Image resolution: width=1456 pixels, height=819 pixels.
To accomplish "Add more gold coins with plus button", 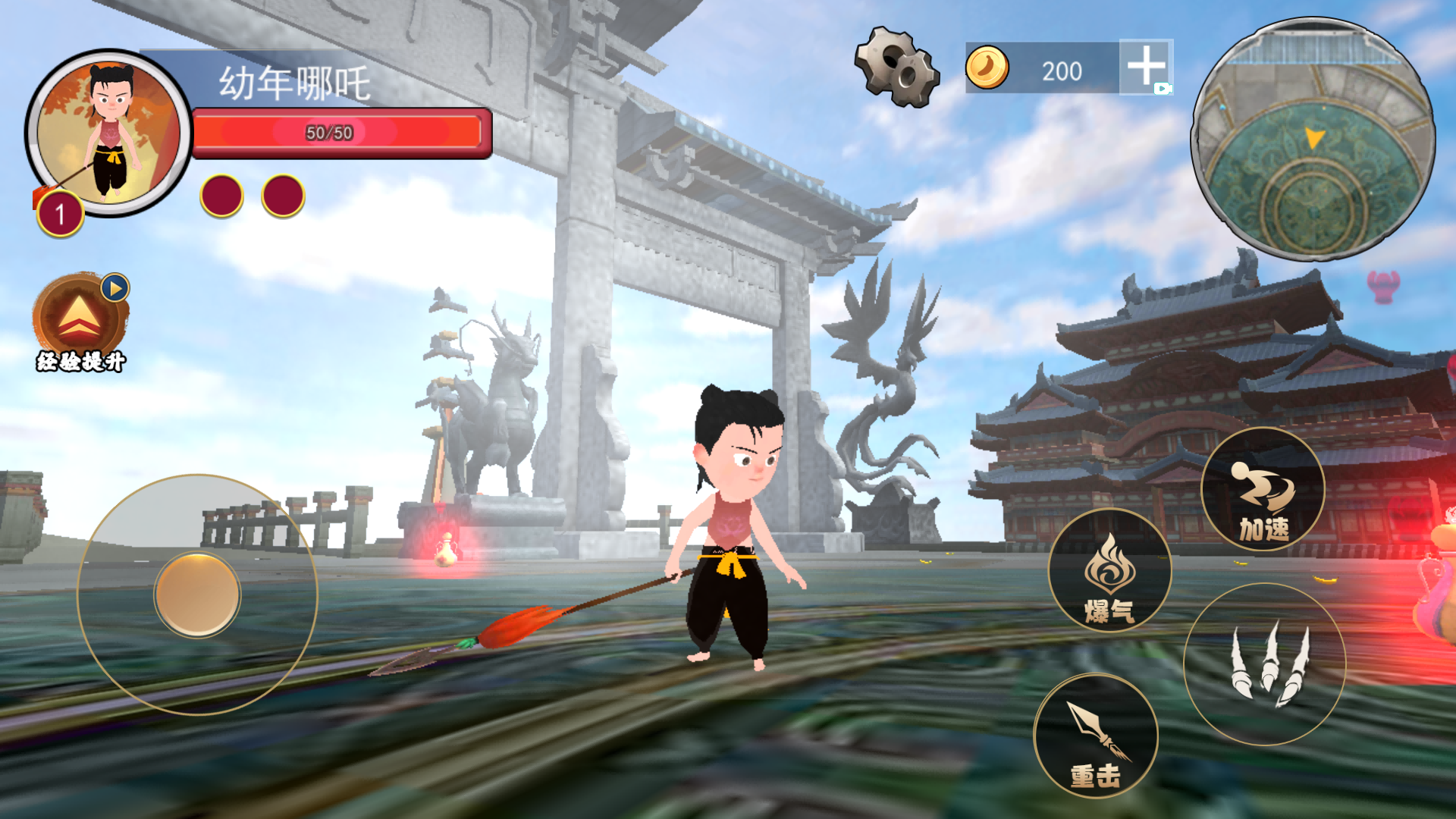I will [x=1145, y=67].
